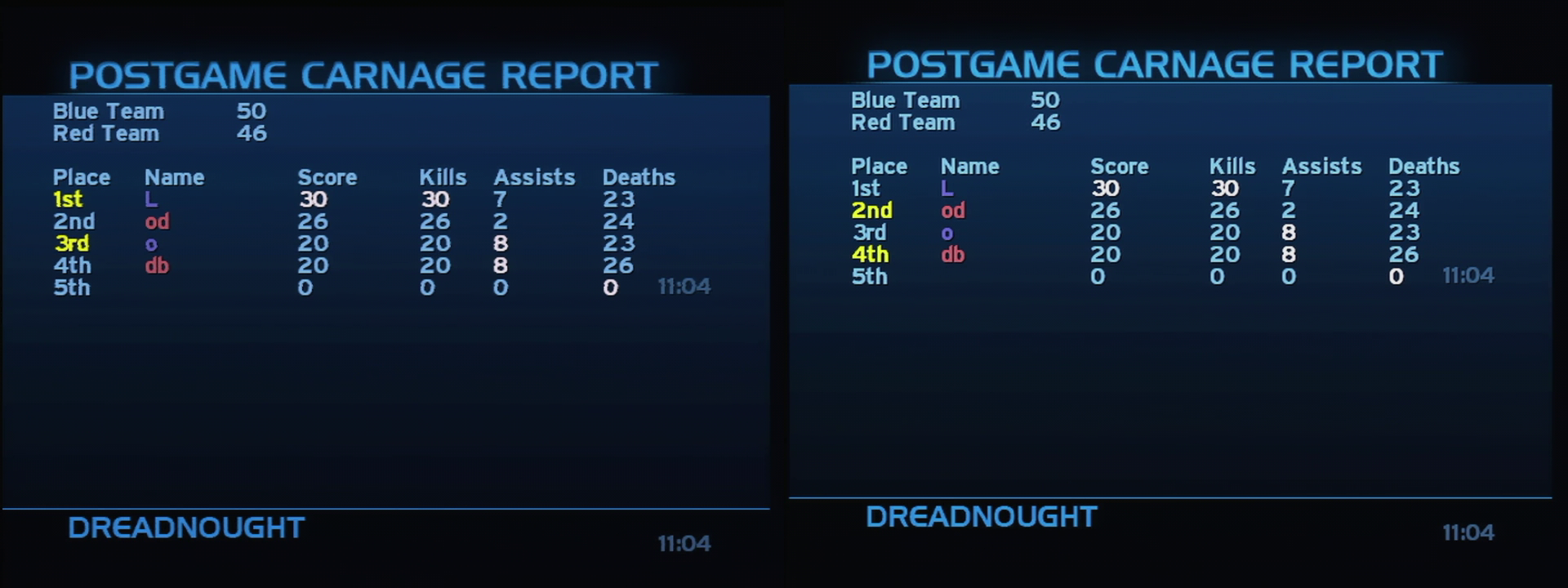Sort by the Deaths column
Viewport: 1568px width, 588px height.
(x=639, y=176)
